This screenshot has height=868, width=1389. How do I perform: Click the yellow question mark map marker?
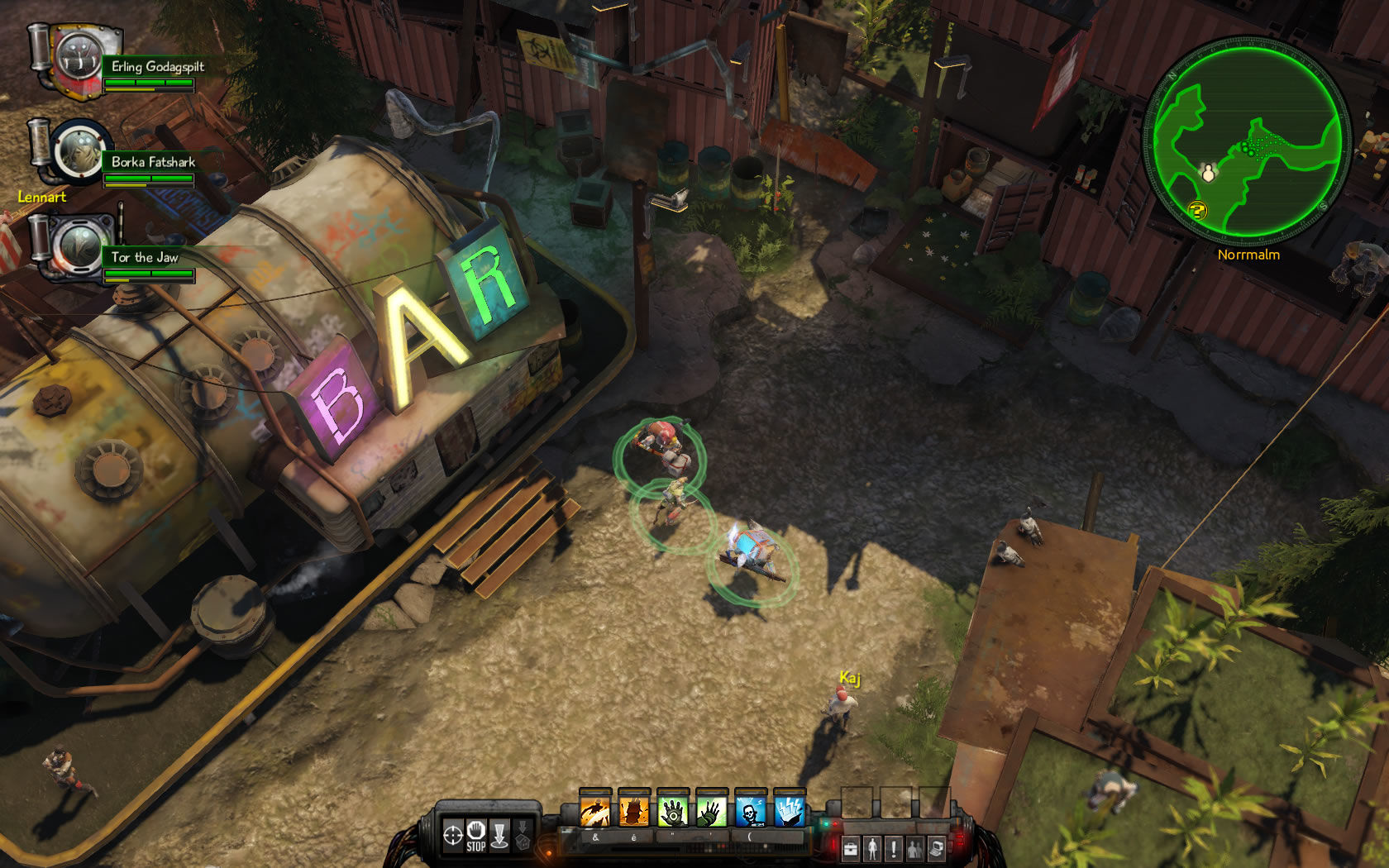tap(1197, 210)
